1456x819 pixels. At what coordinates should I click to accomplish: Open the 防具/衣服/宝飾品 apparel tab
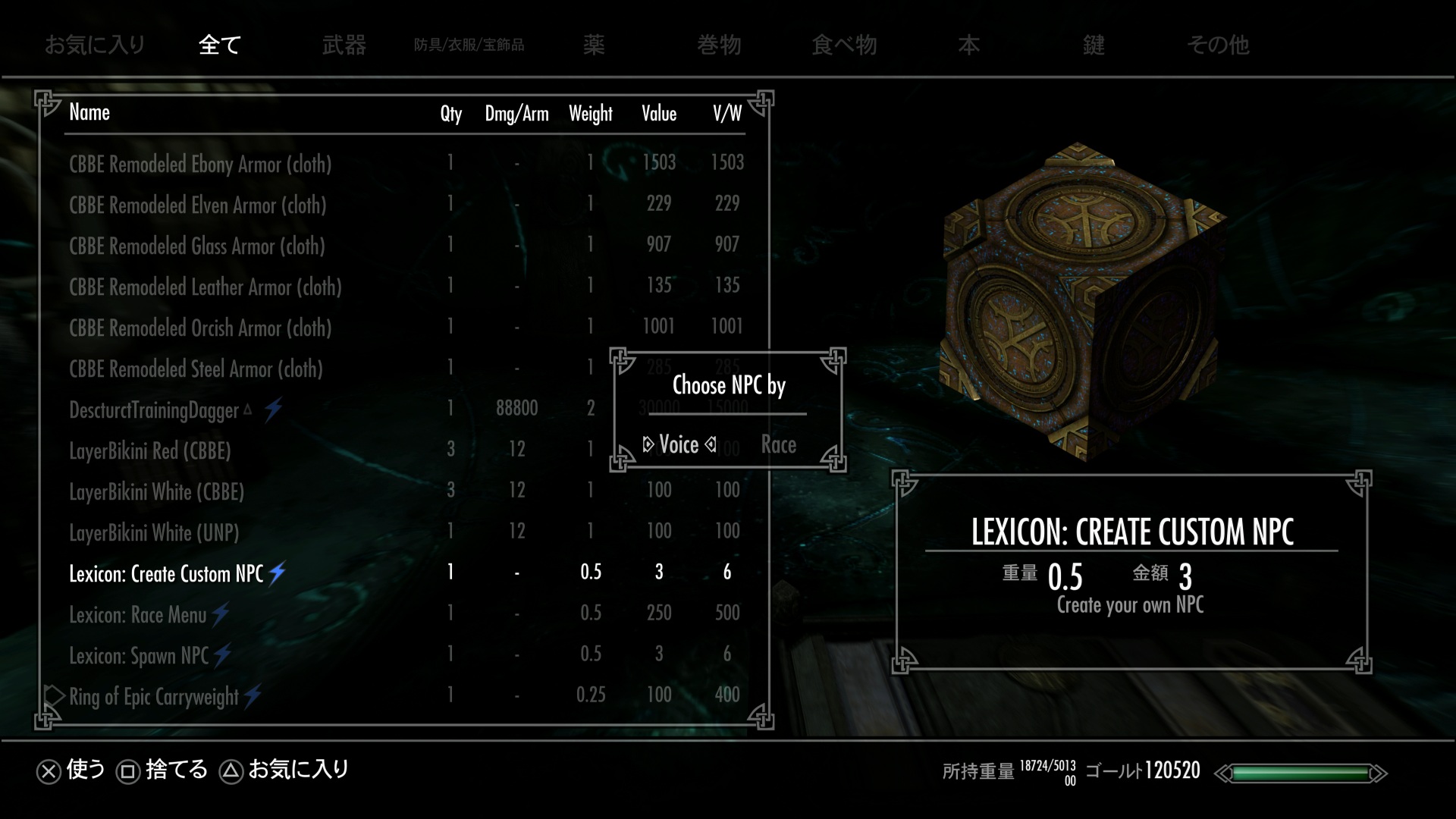[469, 45]
